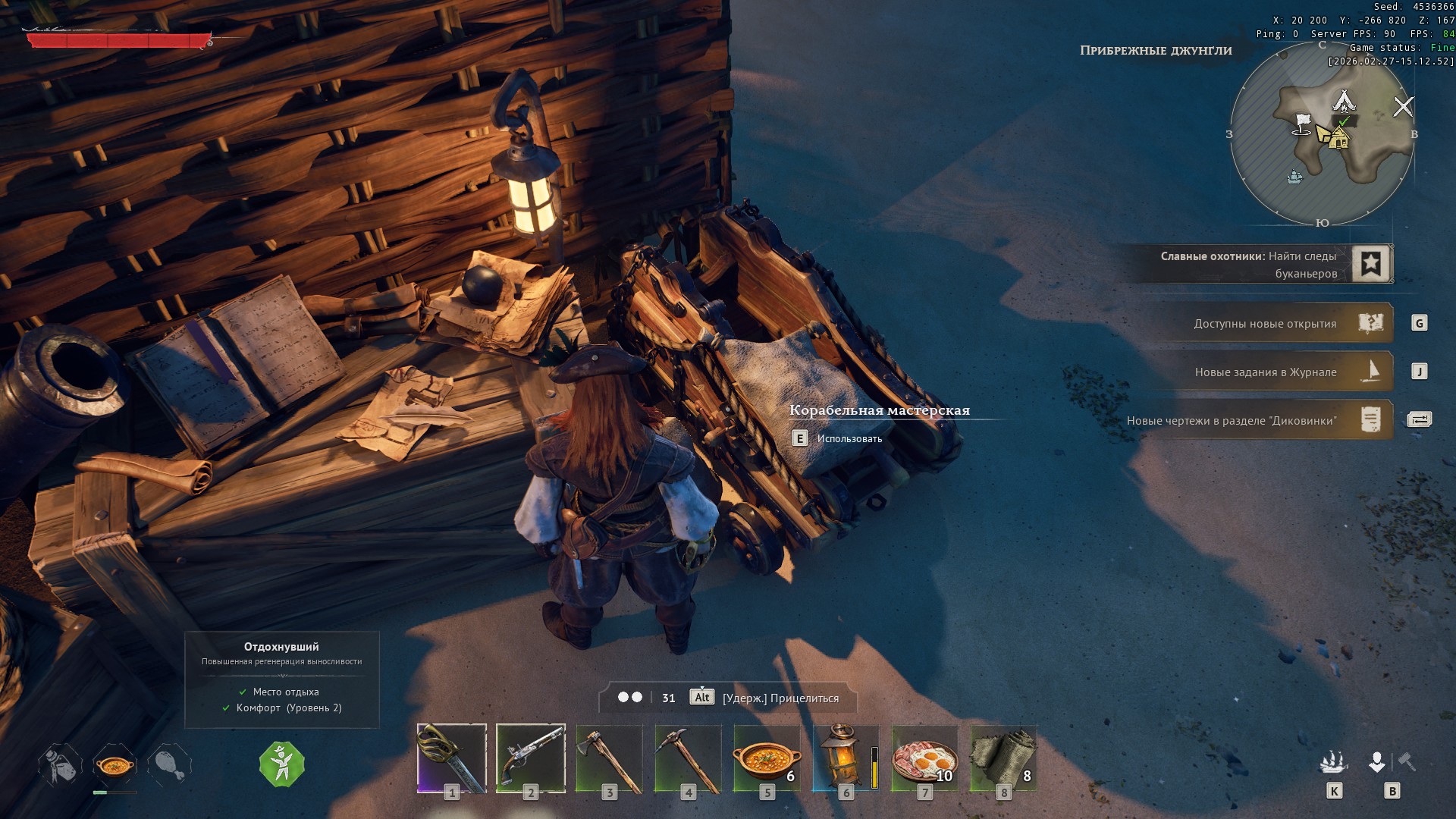
Task: Use the stew bowl hotbar item
Action: click(767, 758)
